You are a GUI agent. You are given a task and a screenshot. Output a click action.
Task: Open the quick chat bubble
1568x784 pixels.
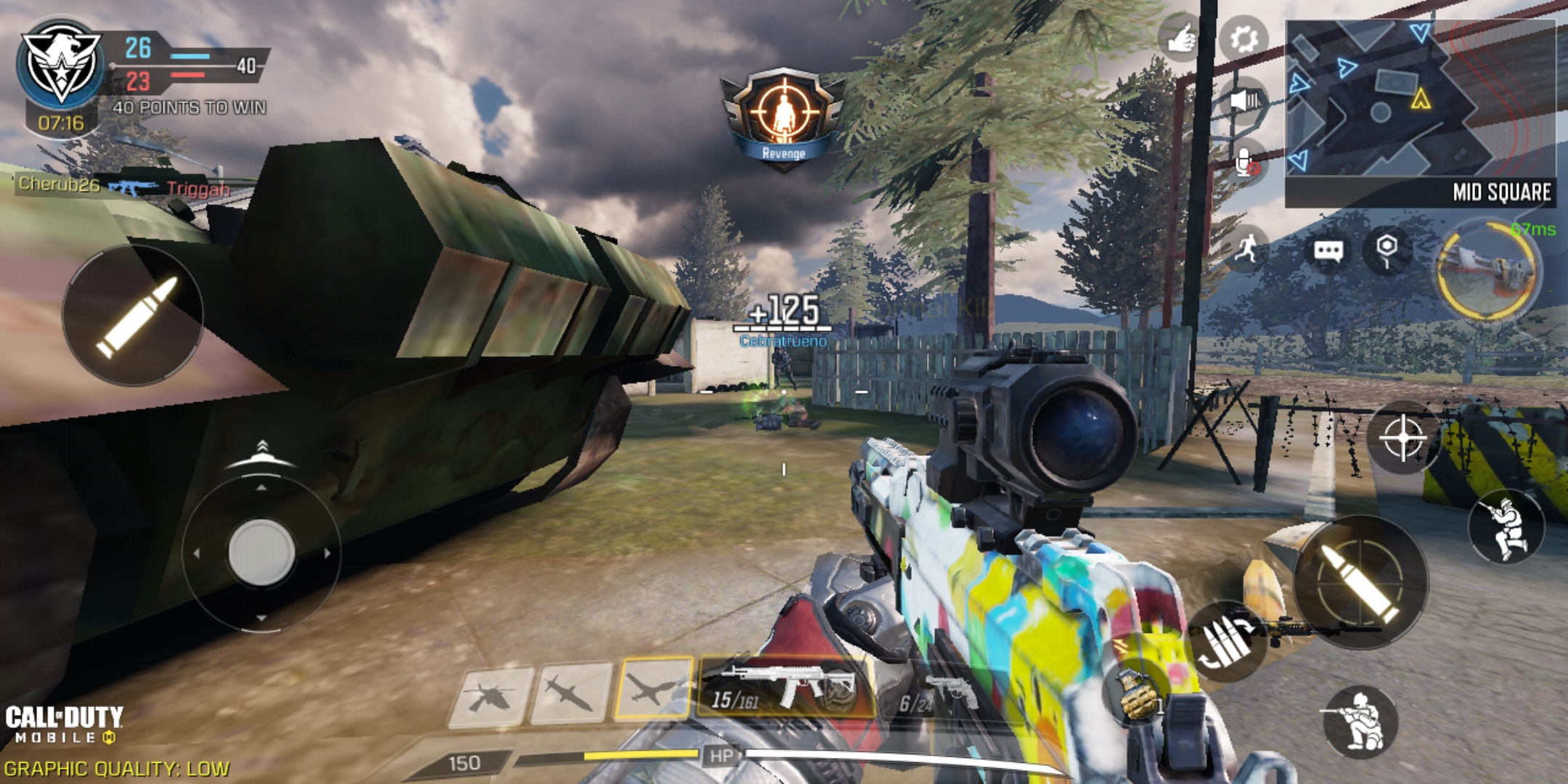(1328, 251)
